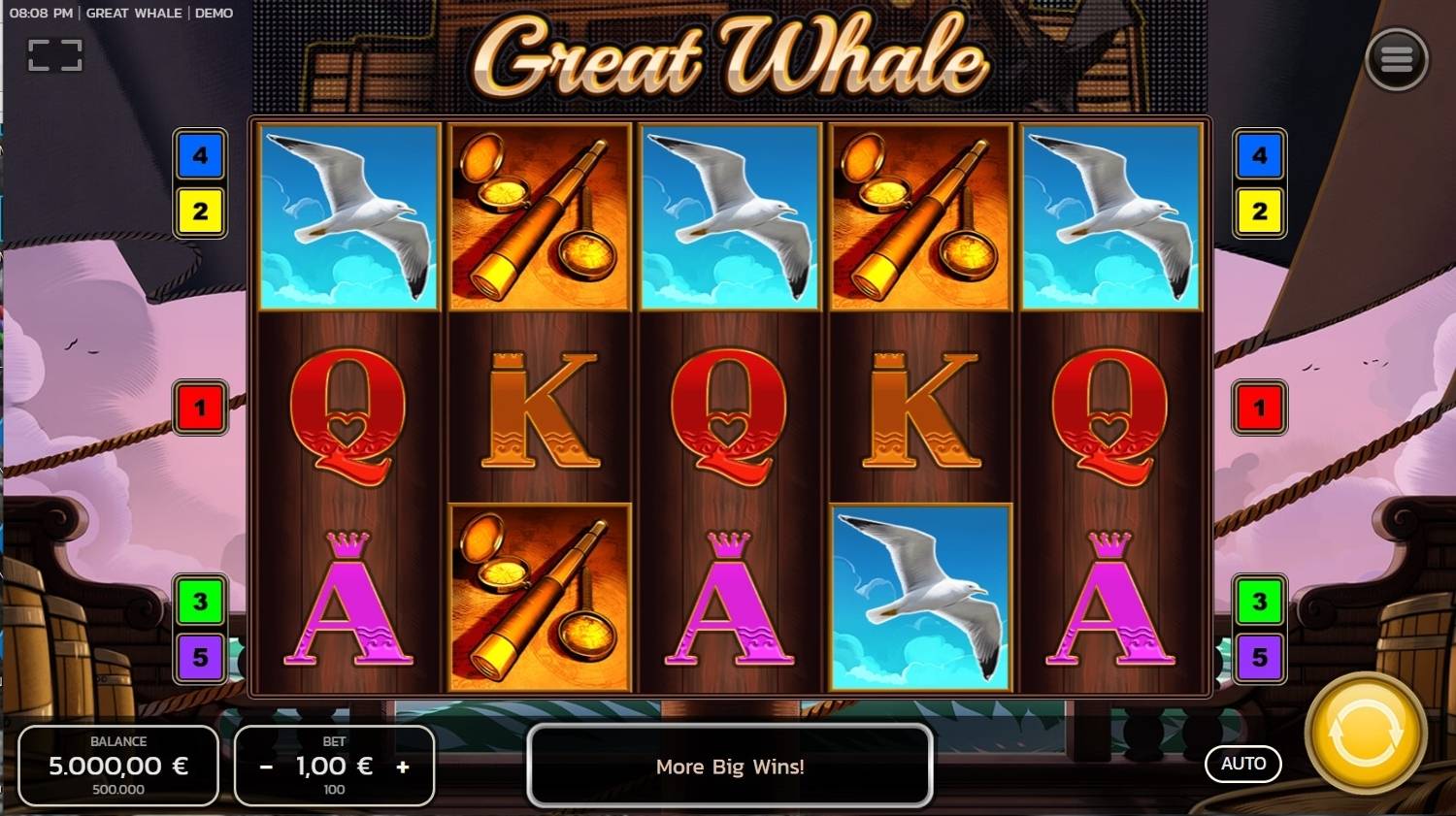
Task: Click the Balance display showing 5.000,00 €
Action: (118, 766)
